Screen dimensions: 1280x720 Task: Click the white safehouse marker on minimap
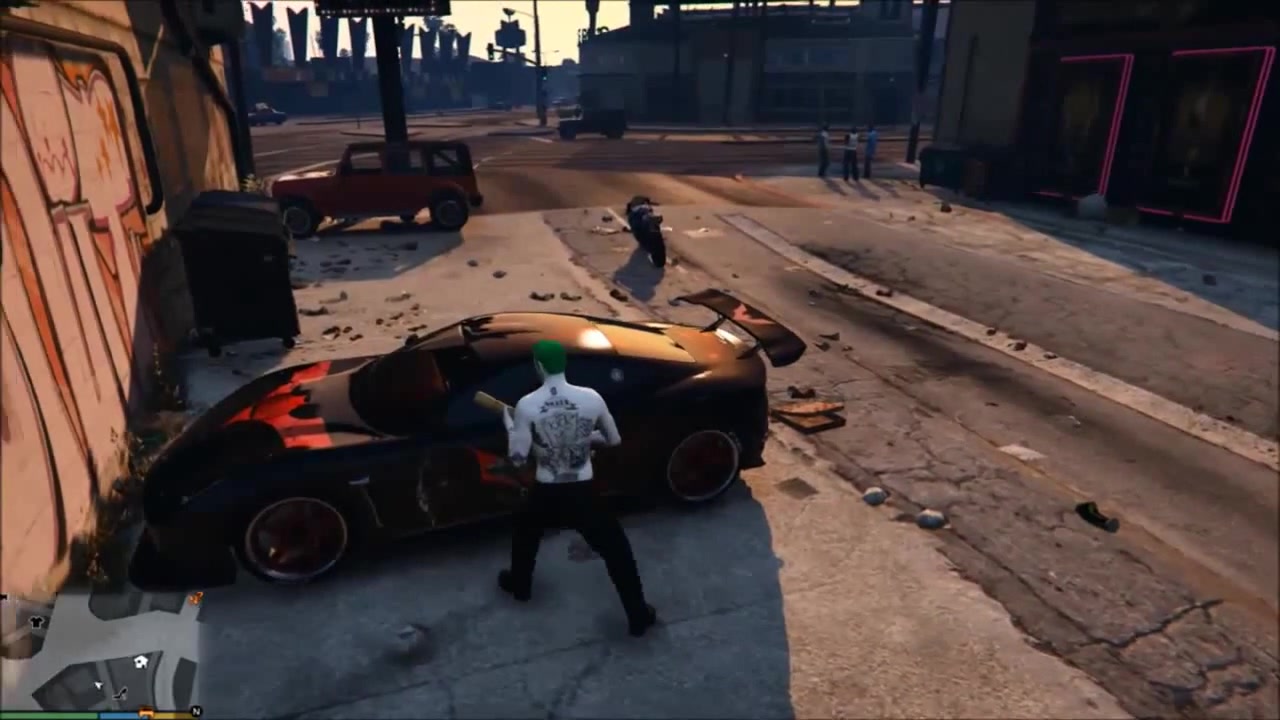point(141,661)
